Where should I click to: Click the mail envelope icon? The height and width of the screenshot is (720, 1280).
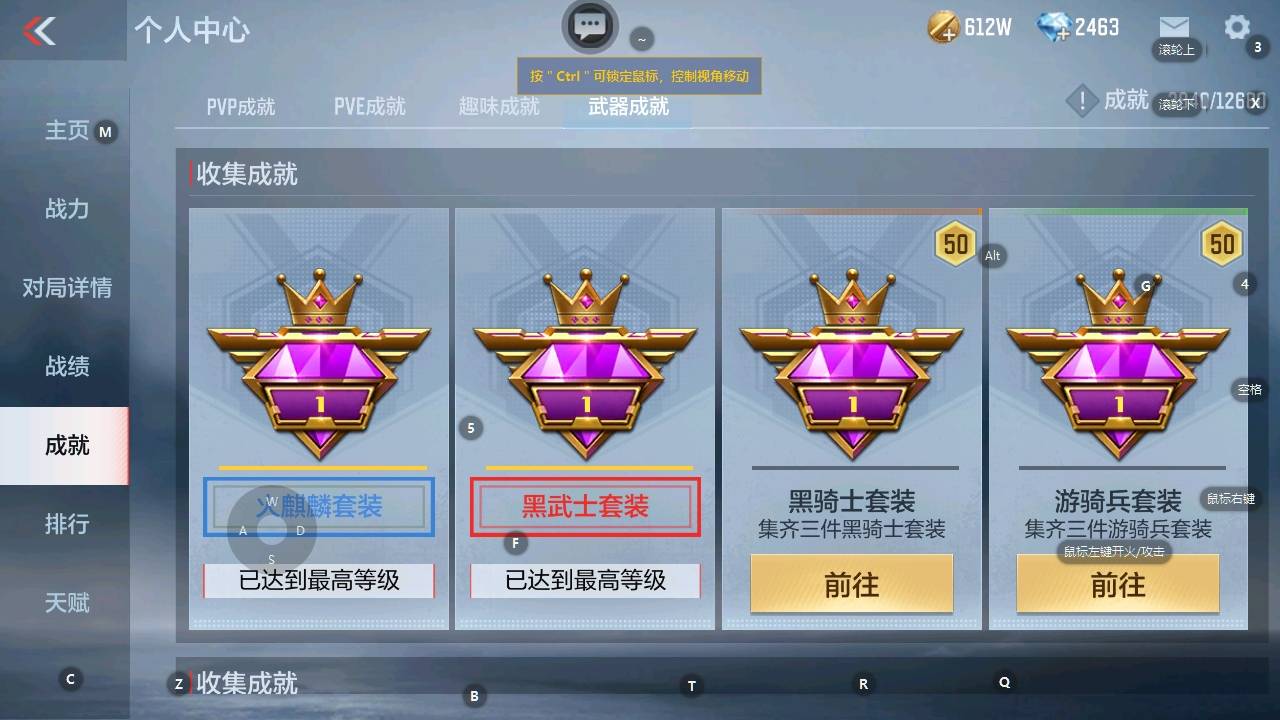[x=1172, y=28]
